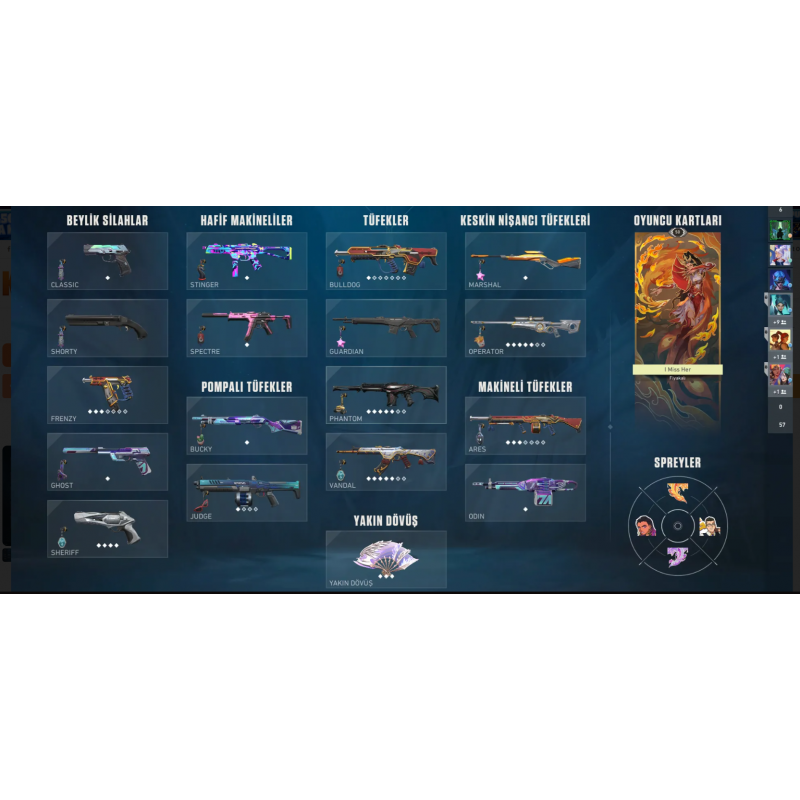This screenshot has height=800, width=800.
Task: Open the Sheriff revolver slot
Action: click(x=107, y=528)
